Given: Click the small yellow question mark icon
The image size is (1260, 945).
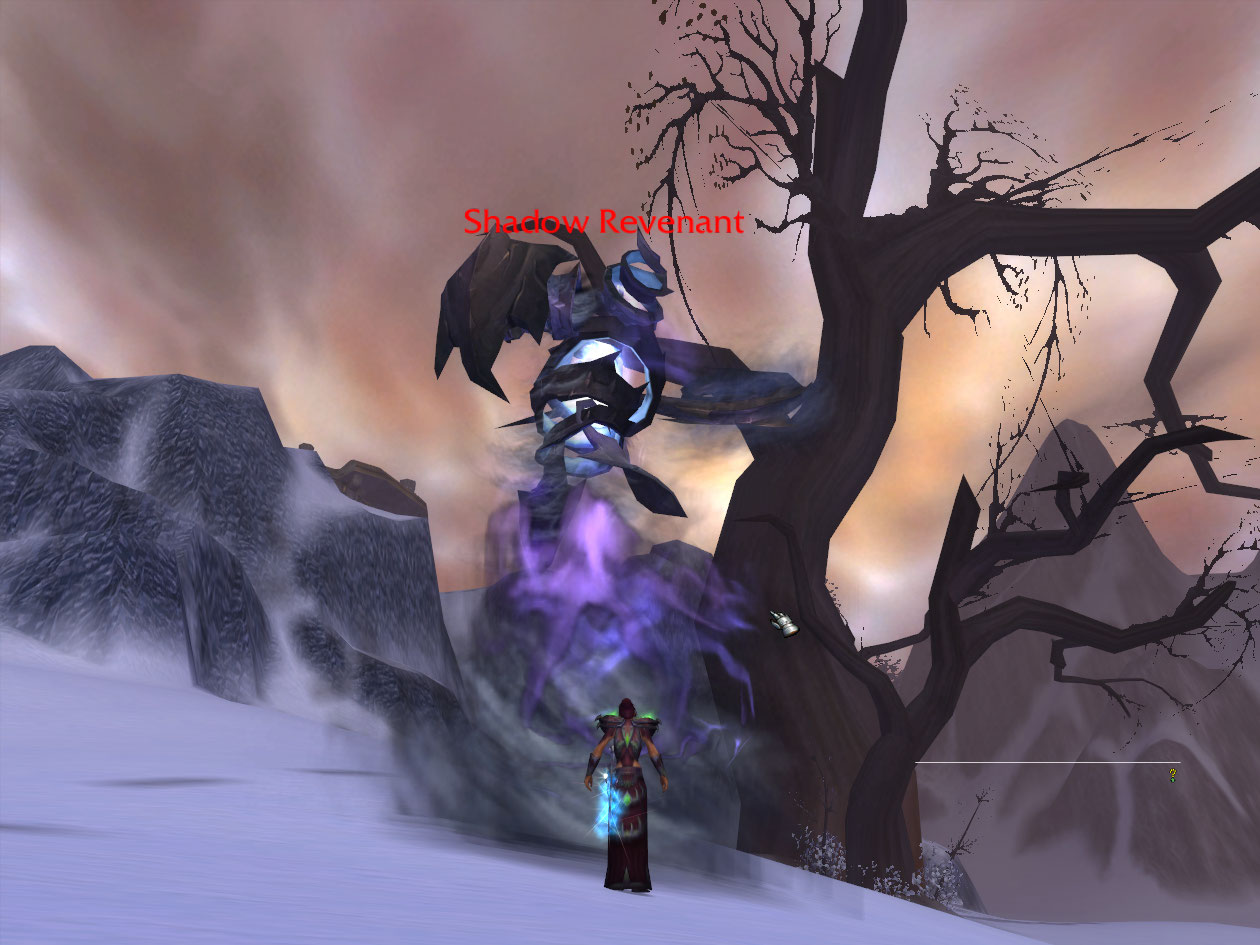Looking at the screenshot, I should [x=1172, y=775].
